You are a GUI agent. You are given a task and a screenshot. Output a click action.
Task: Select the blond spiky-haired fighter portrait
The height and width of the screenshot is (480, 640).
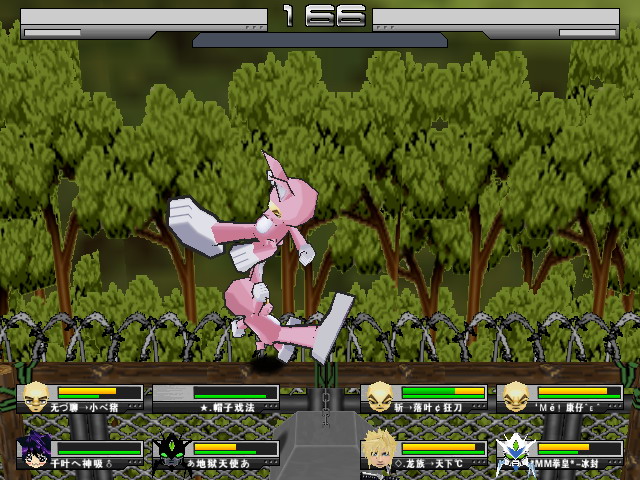pos(378,449)
